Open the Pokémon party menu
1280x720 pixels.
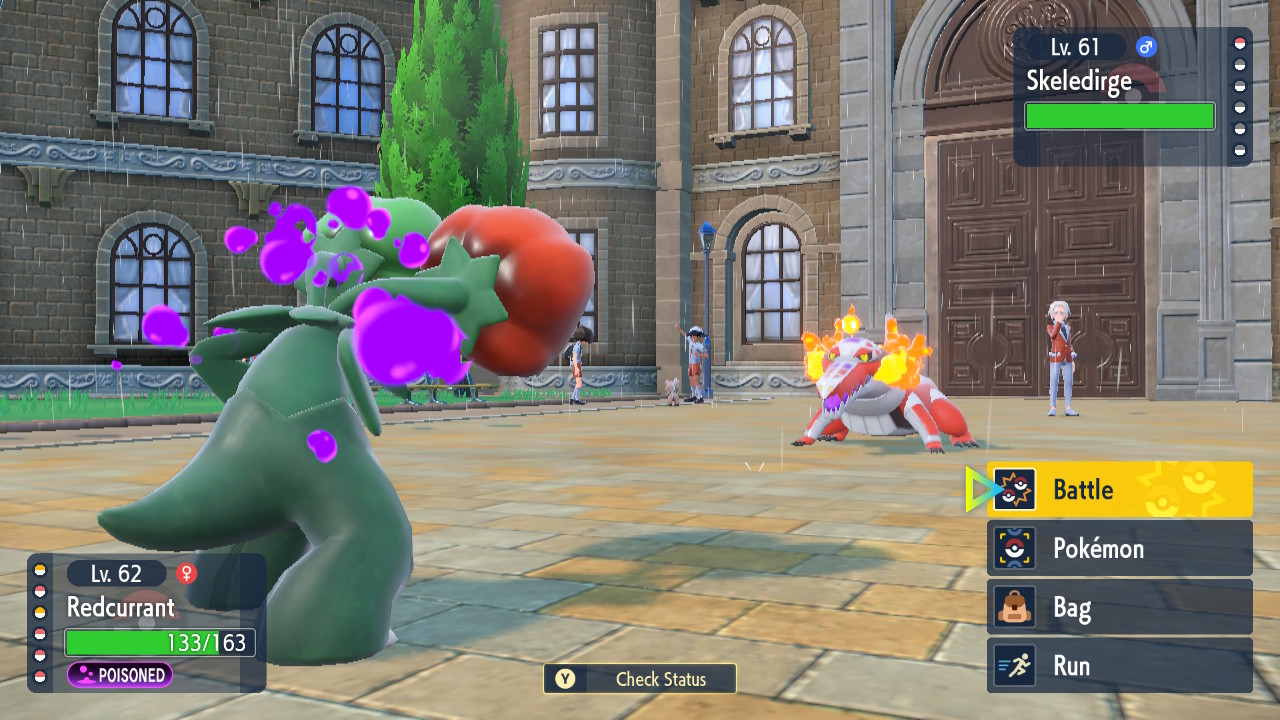1119,548
